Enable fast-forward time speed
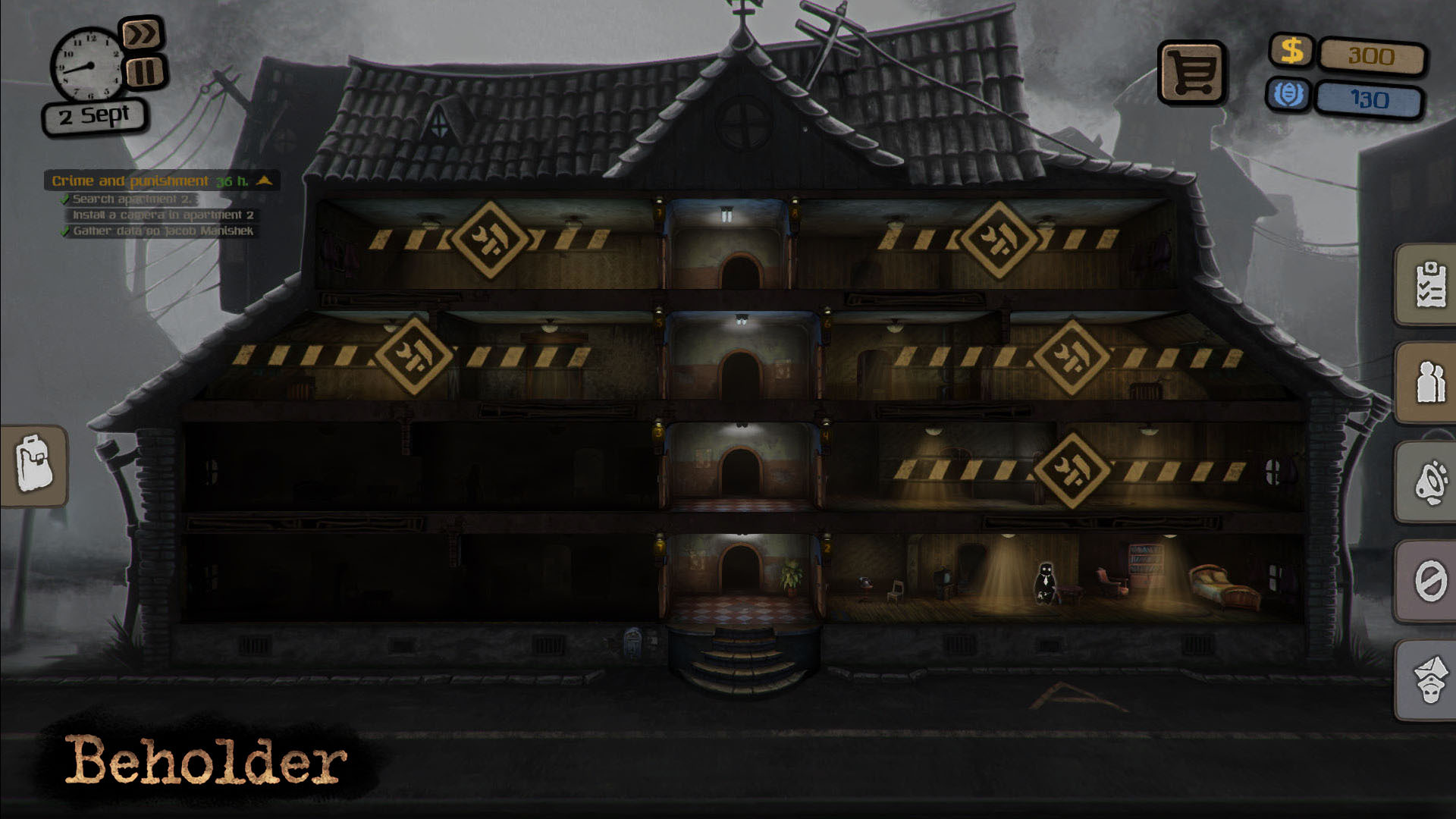The image size is (1456, 819). coord(144,34)
